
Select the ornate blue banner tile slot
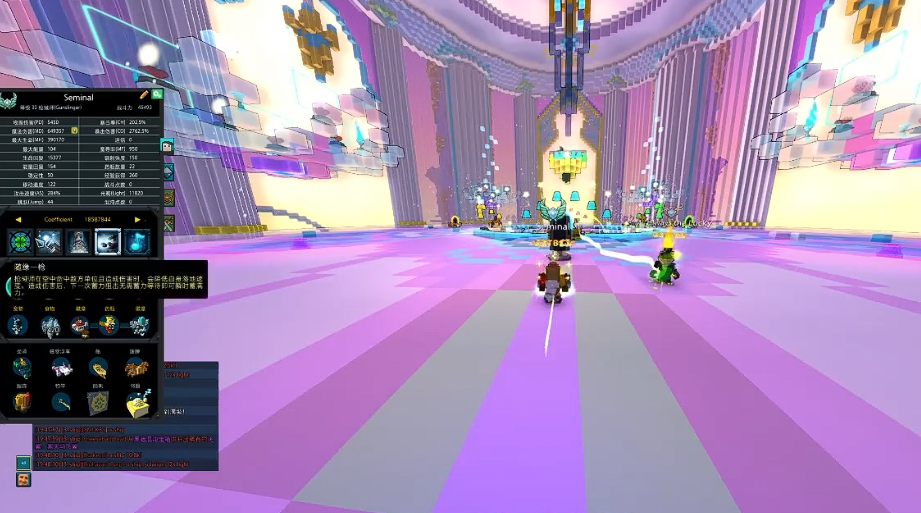pos(98,402)
